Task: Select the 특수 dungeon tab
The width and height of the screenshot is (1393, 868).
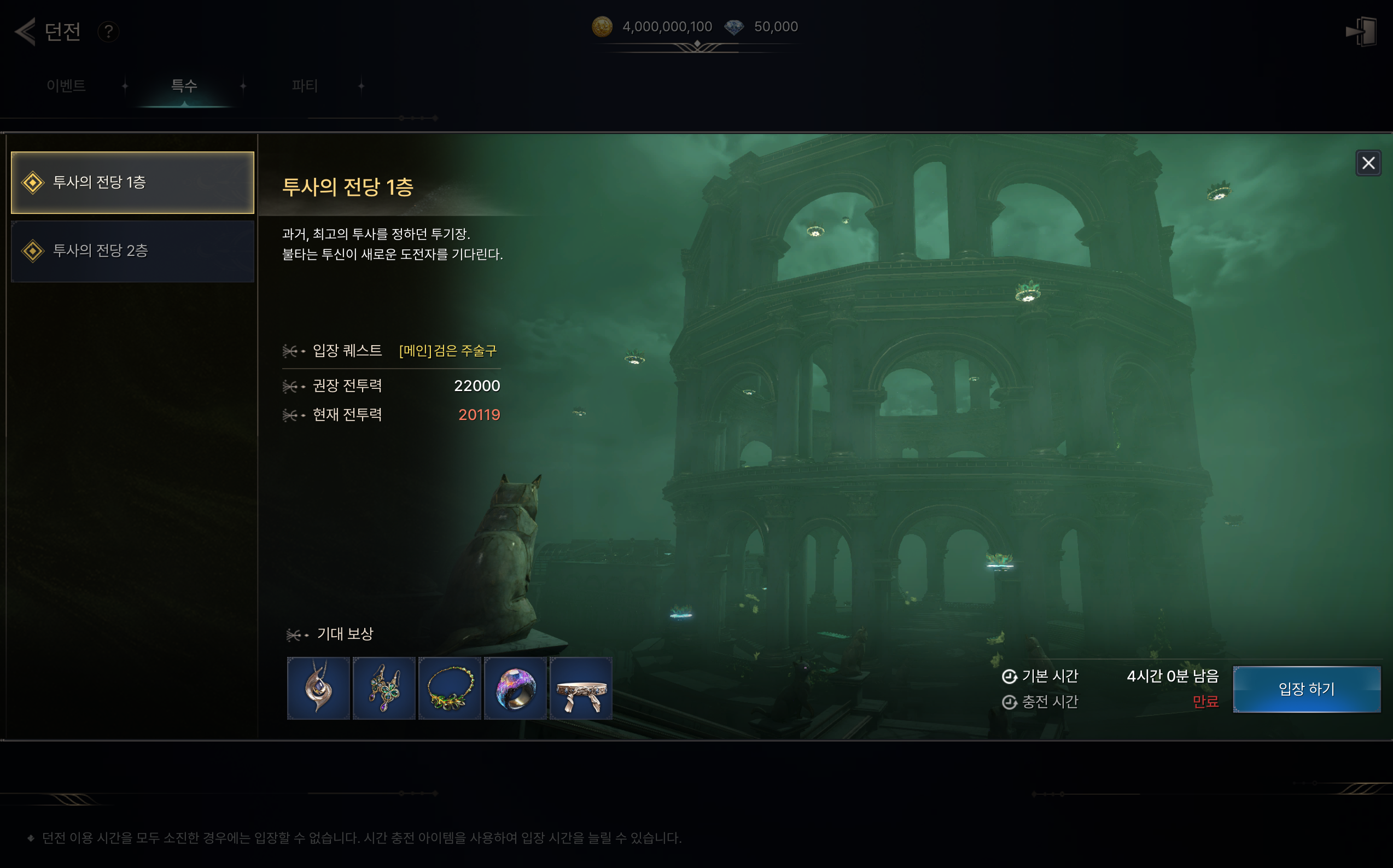Action: pos(184,85)
